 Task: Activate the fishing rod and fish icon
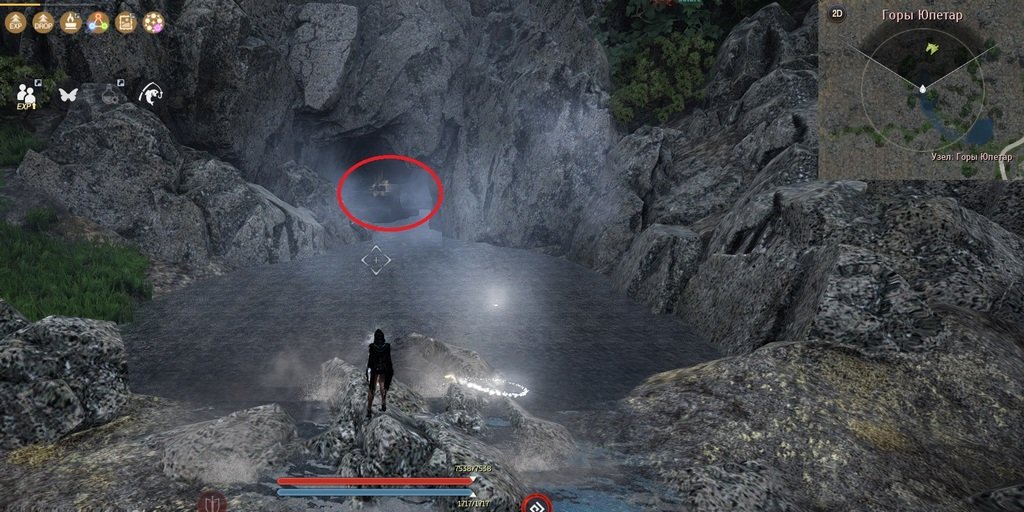click(x=150, y=94)
